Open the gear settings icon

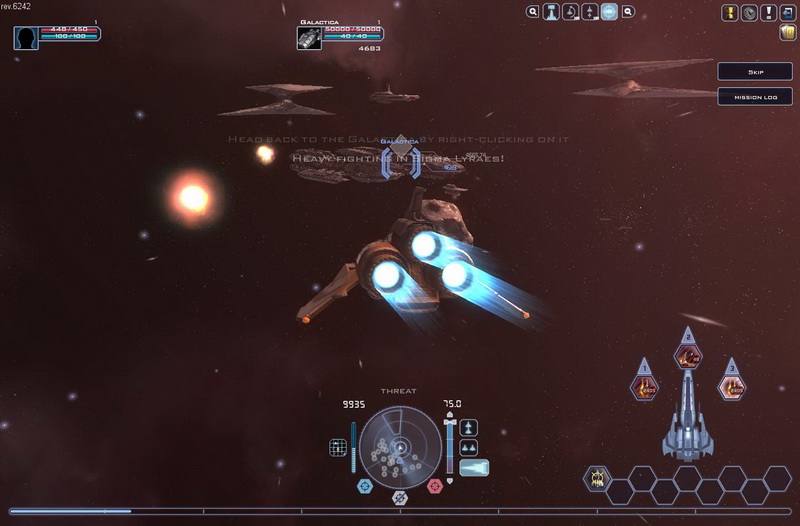point(749,13)
